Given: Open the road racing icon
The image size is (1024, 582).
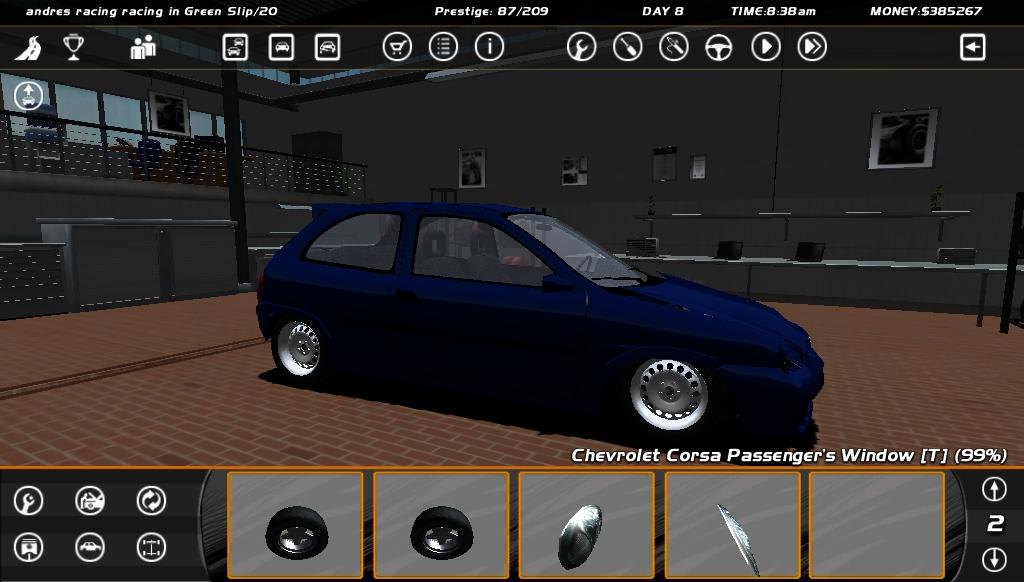Looking at the screenshot, I should (x=31, y=47).
